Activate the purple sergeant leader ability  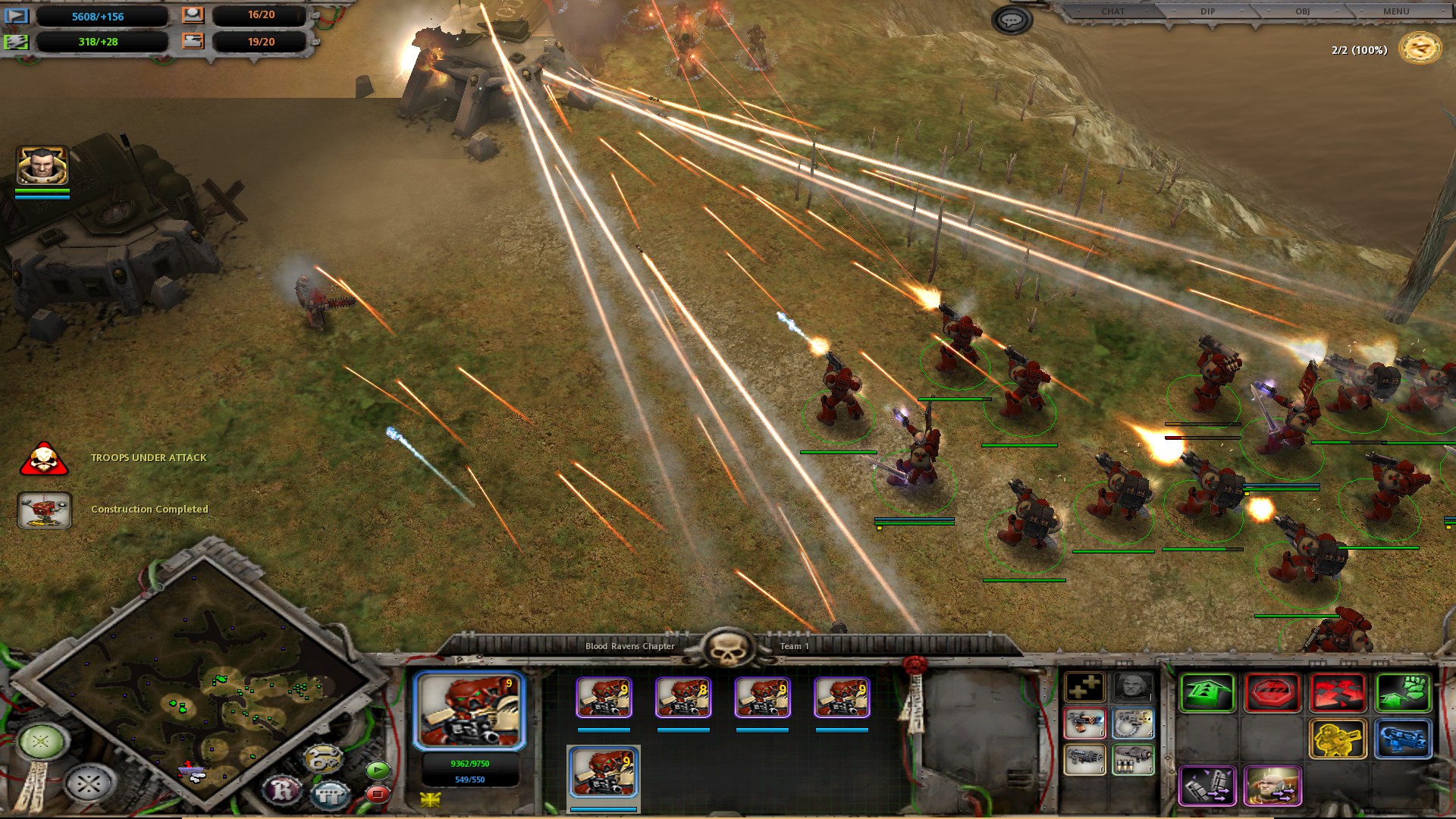(1272, 786)
